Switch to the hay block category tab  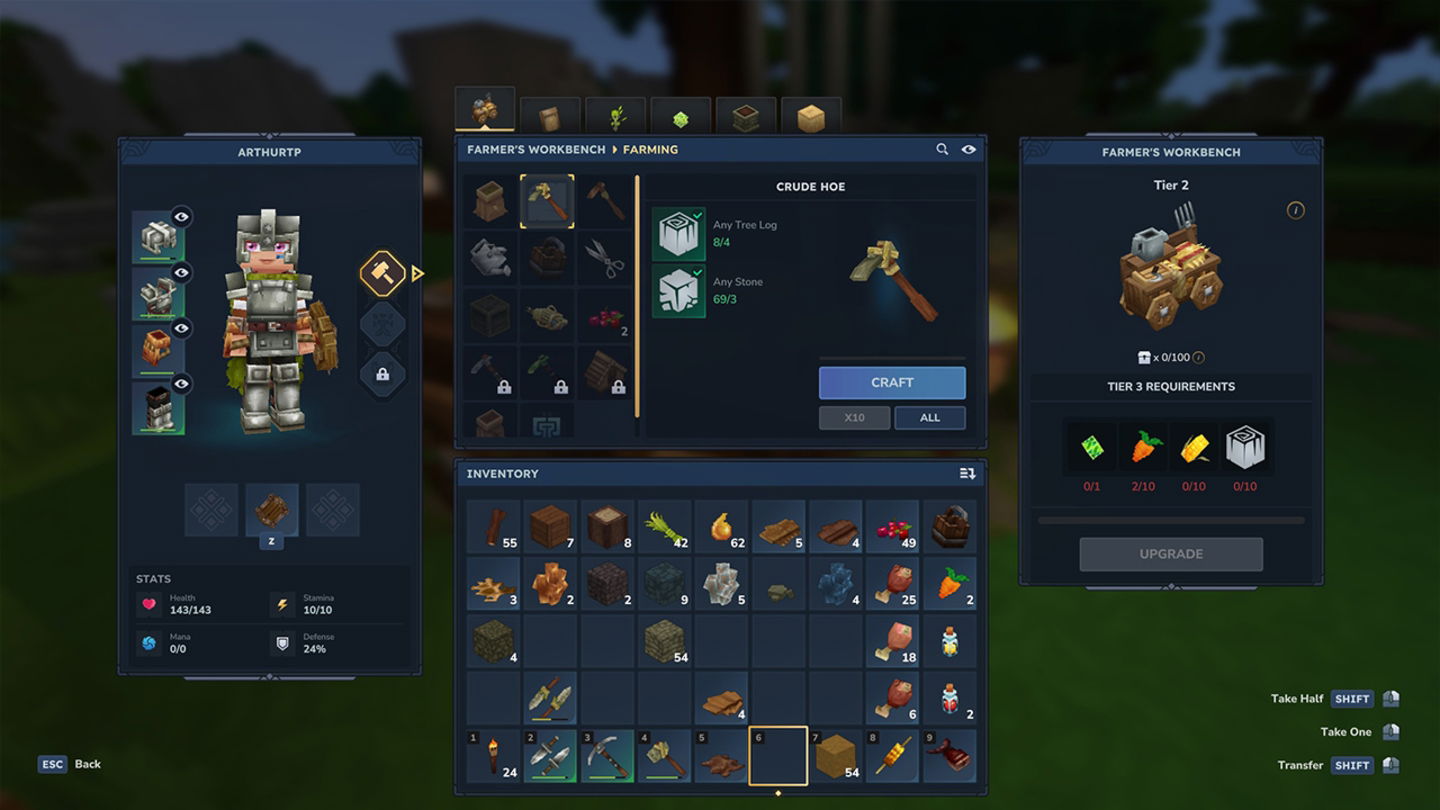tap(811, 118)
